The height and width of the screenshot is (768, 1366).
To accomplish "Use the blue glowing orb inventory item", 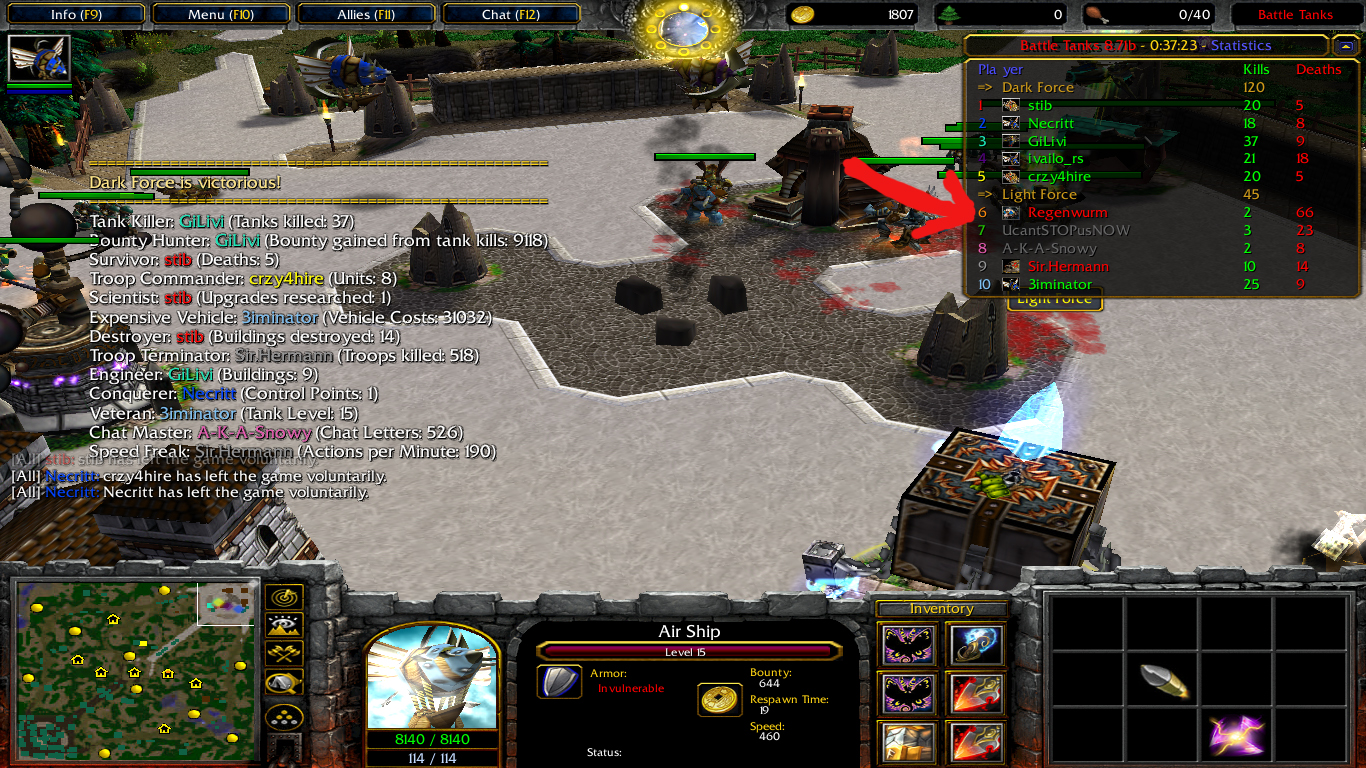I will tap(977, 646).
